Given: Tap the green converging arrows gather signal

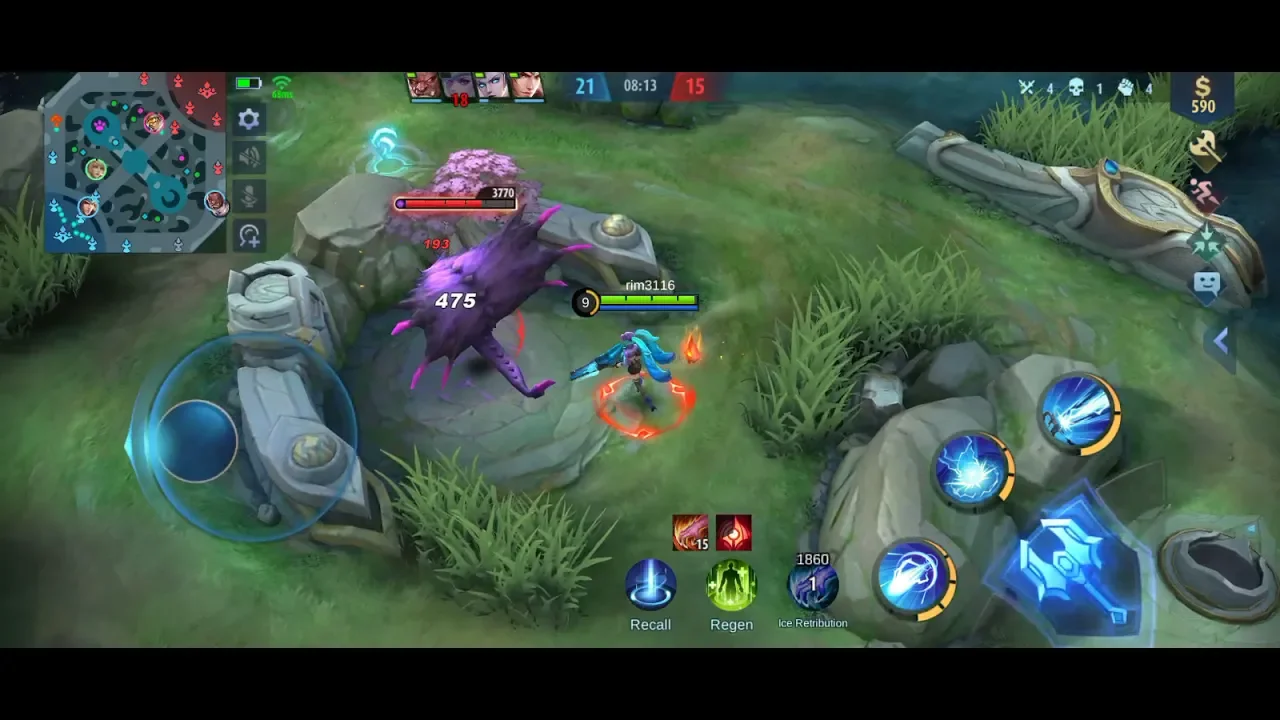Looking at the screenshot, I should (x=1205, y=241).
